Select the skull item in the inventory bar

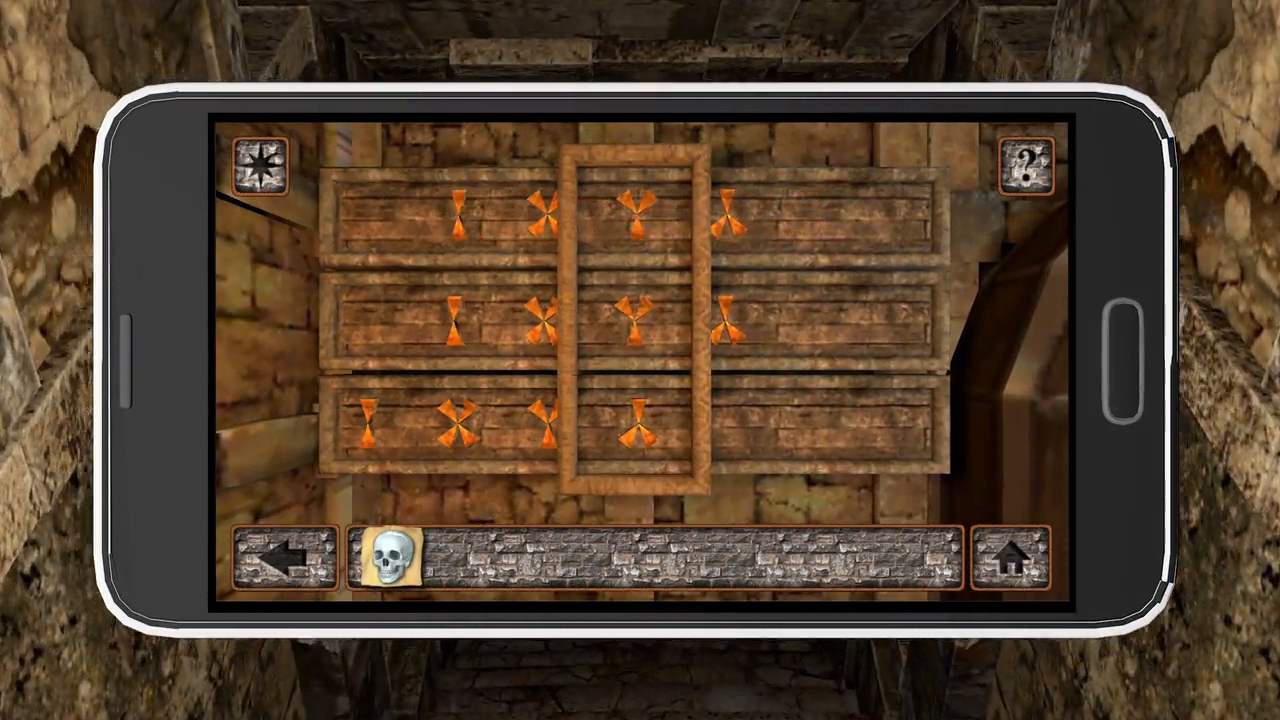pyautogui.click(x=391, y=557)
